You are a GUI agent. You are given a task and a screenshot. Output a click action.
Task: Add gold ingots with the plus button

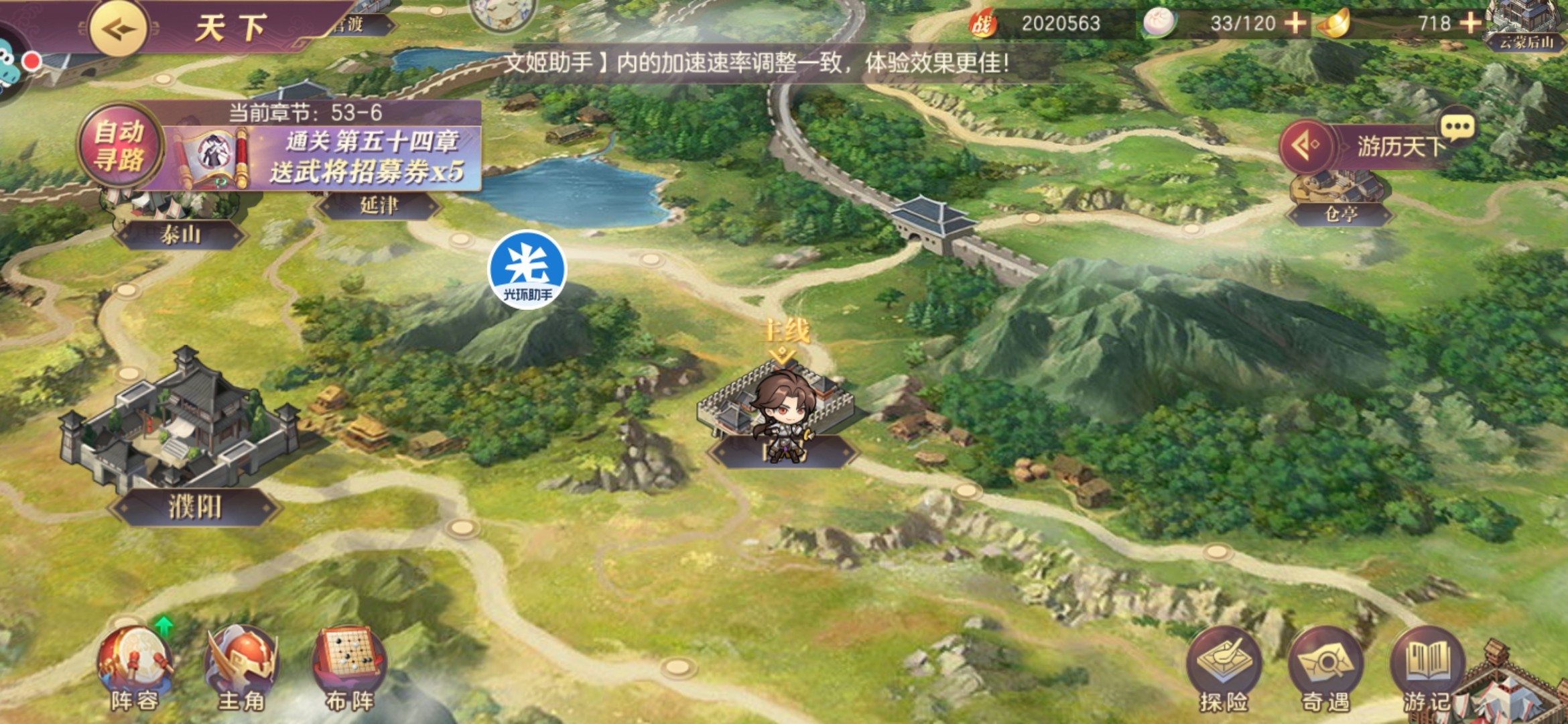1471,23
